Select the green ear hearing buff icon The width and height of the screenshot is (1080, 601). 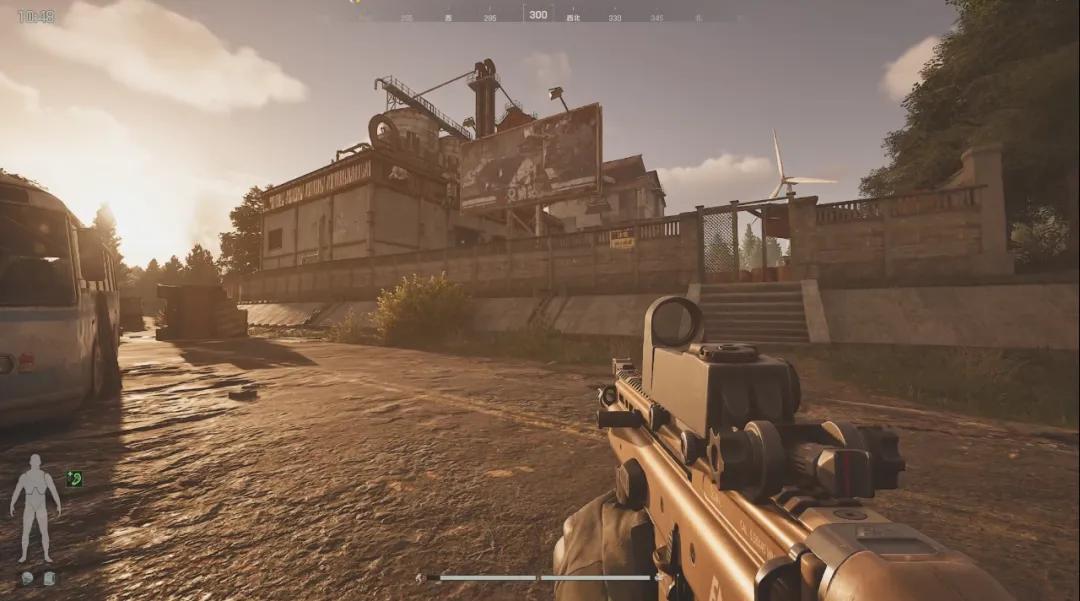(74, 479)
